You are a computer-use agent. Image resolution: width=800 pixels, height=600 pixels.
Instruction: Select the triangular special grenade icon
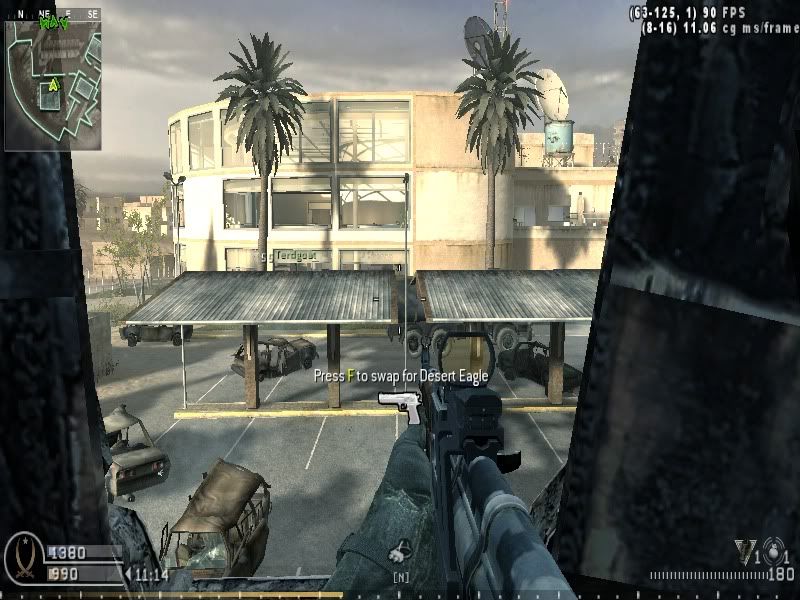745,549
